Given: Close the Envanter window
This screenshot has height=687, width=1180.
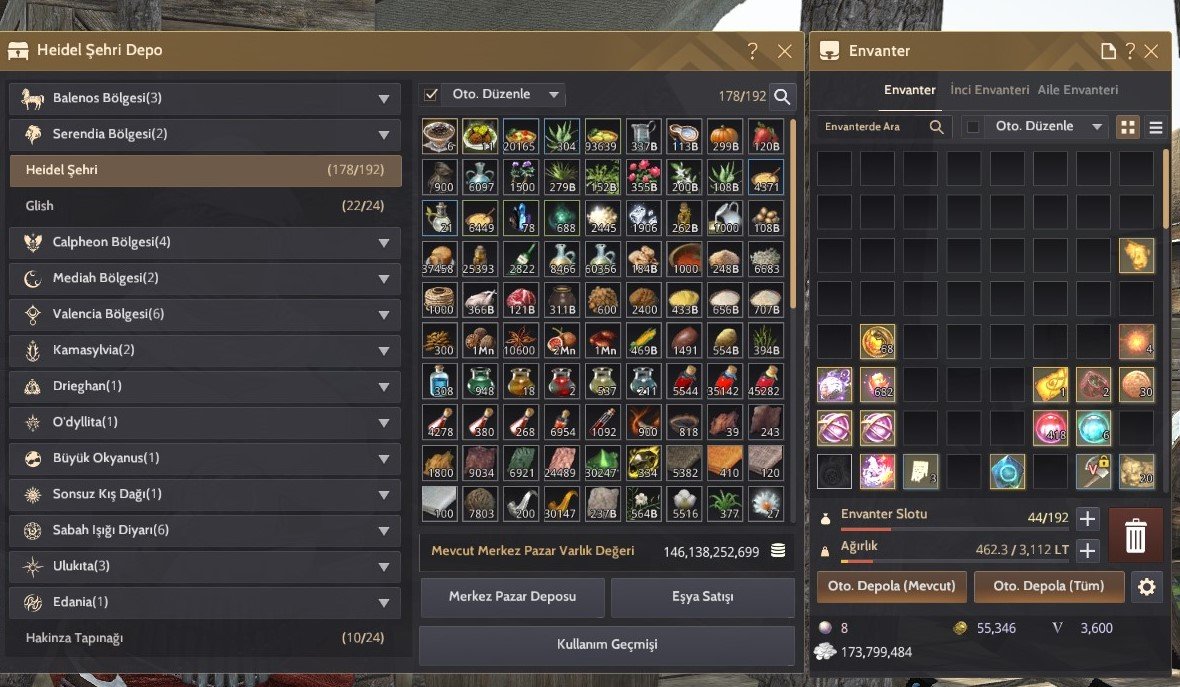Looking at the screenshot, I should click(1151, 51).
